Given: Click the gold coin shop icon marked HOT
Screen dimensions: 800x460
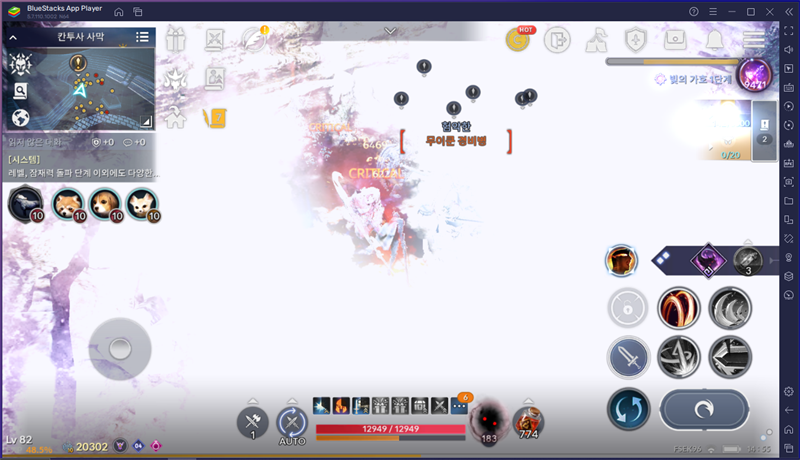Looking at the screenshot, I should [518, 40].
